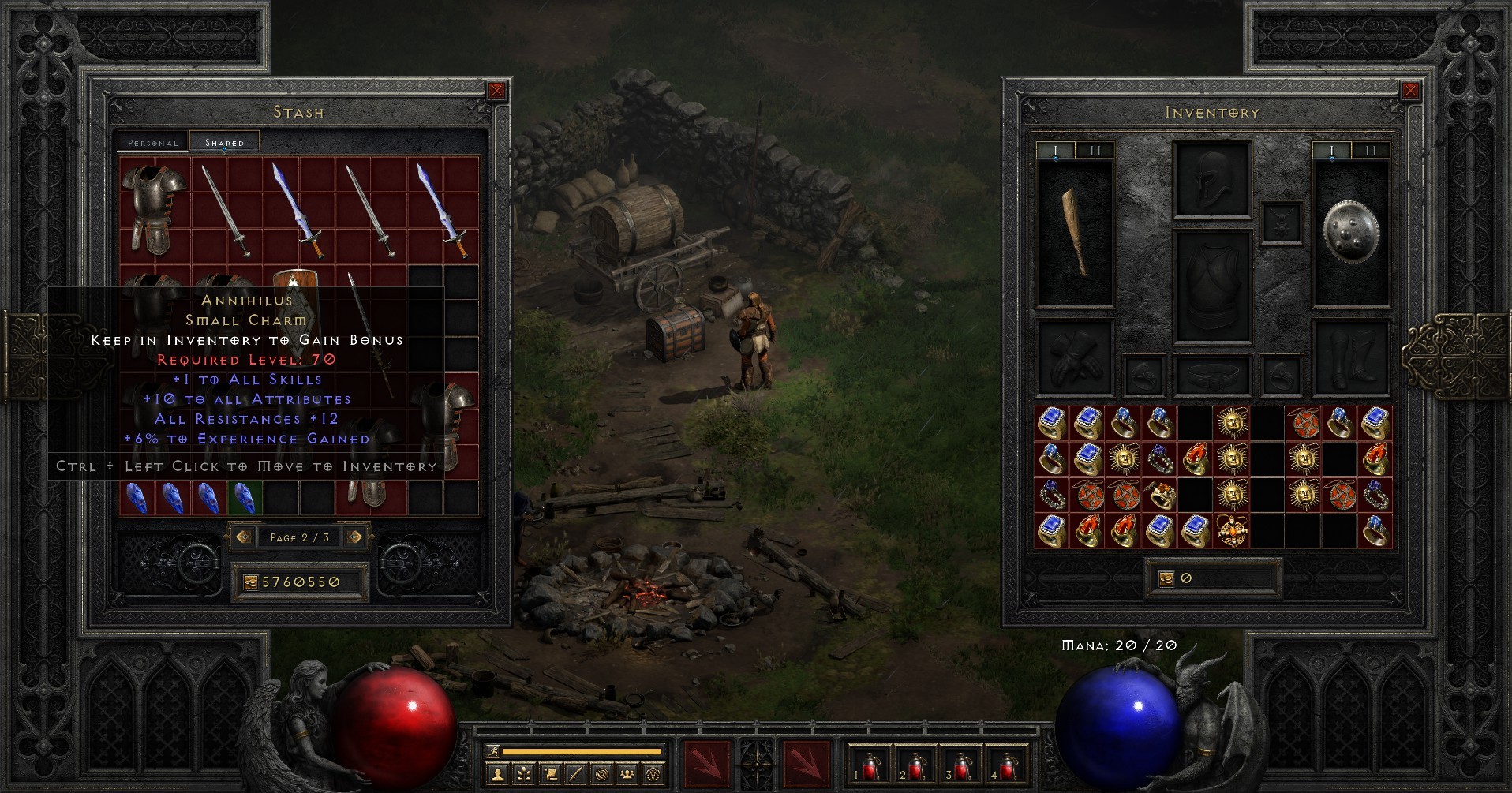Select the Annihilus small charm in stash
The image size is (1512, 793).
246,497
